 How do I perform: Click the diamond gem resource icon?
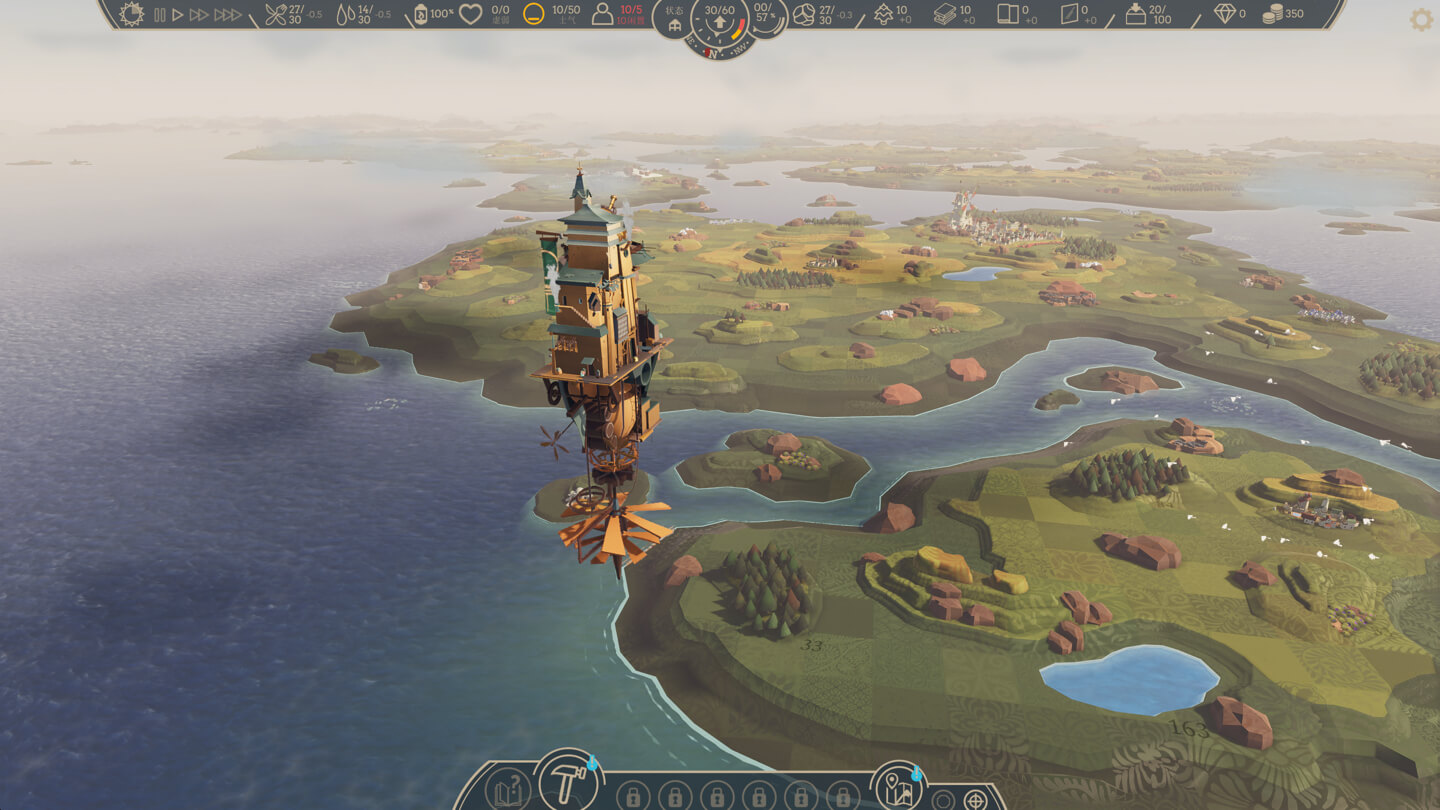tap(1225, 14)
